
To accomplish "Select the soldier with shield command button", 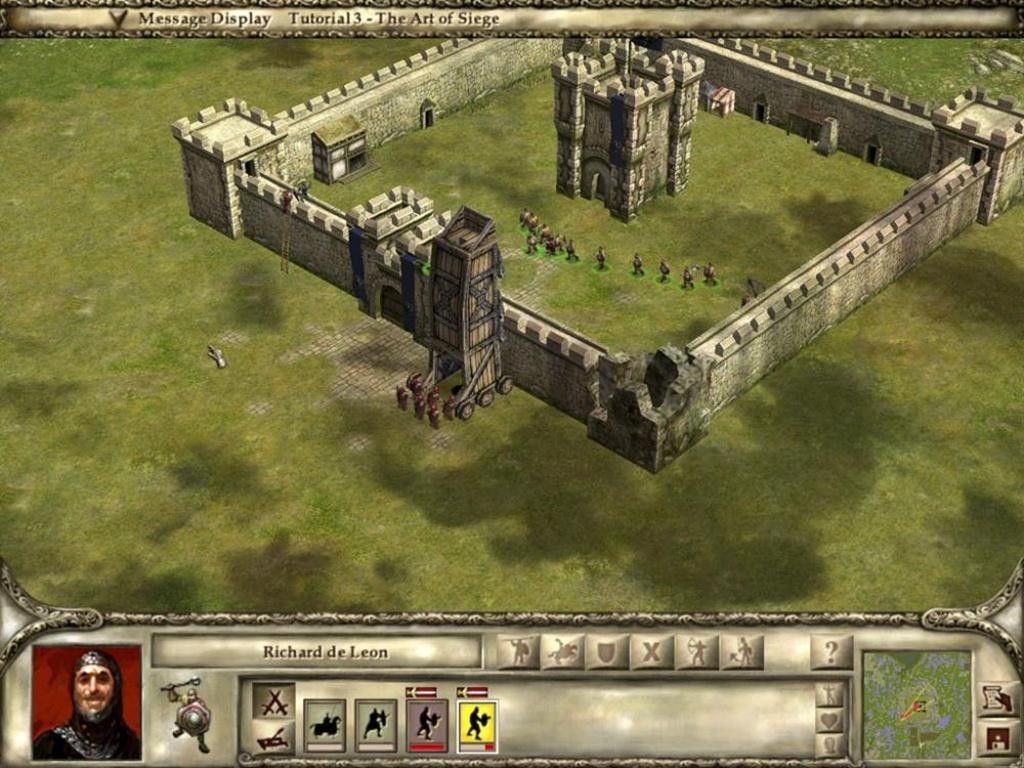I will (x=519, y=653).
